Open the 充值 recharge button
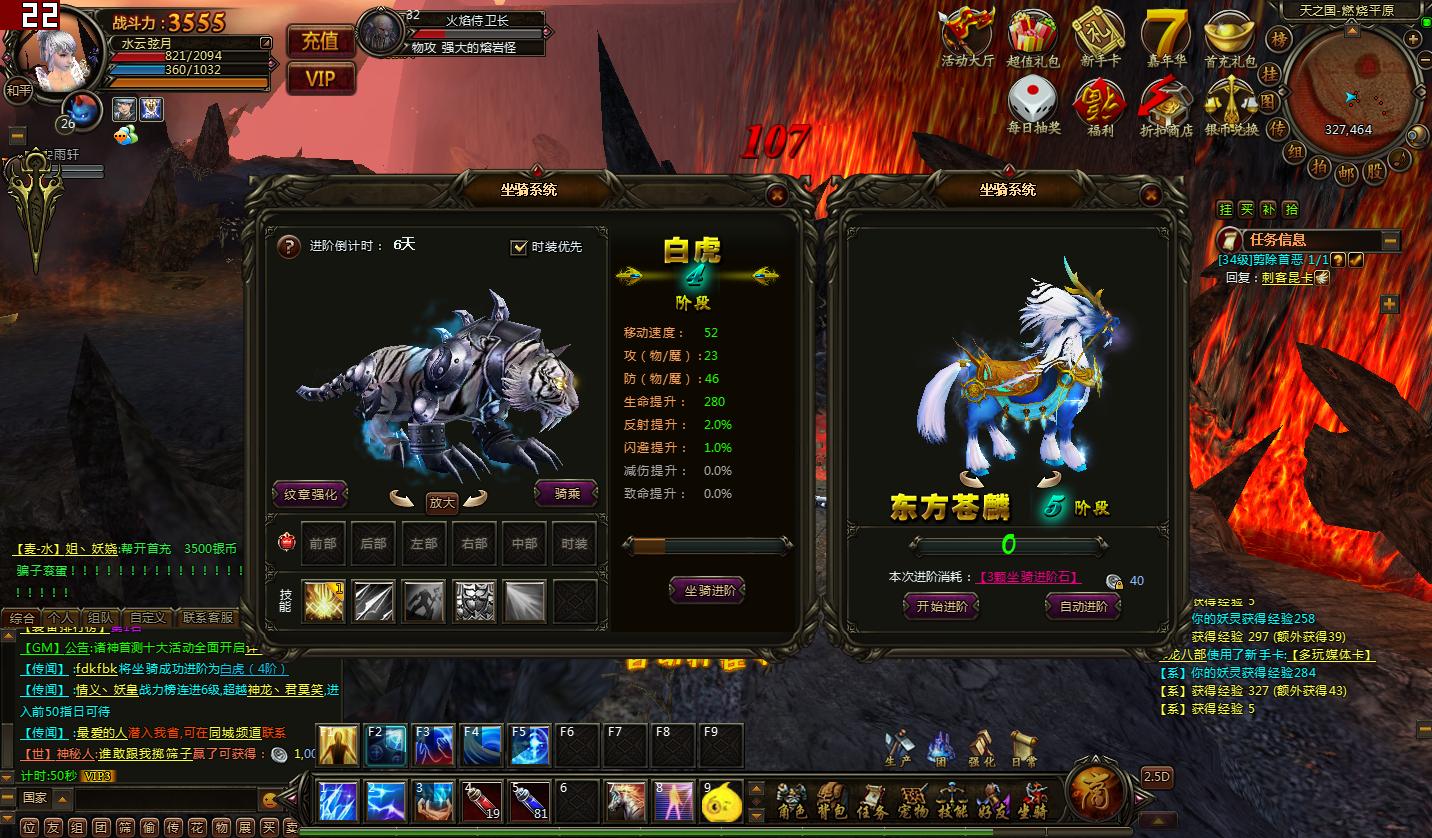 pos(320,41)
